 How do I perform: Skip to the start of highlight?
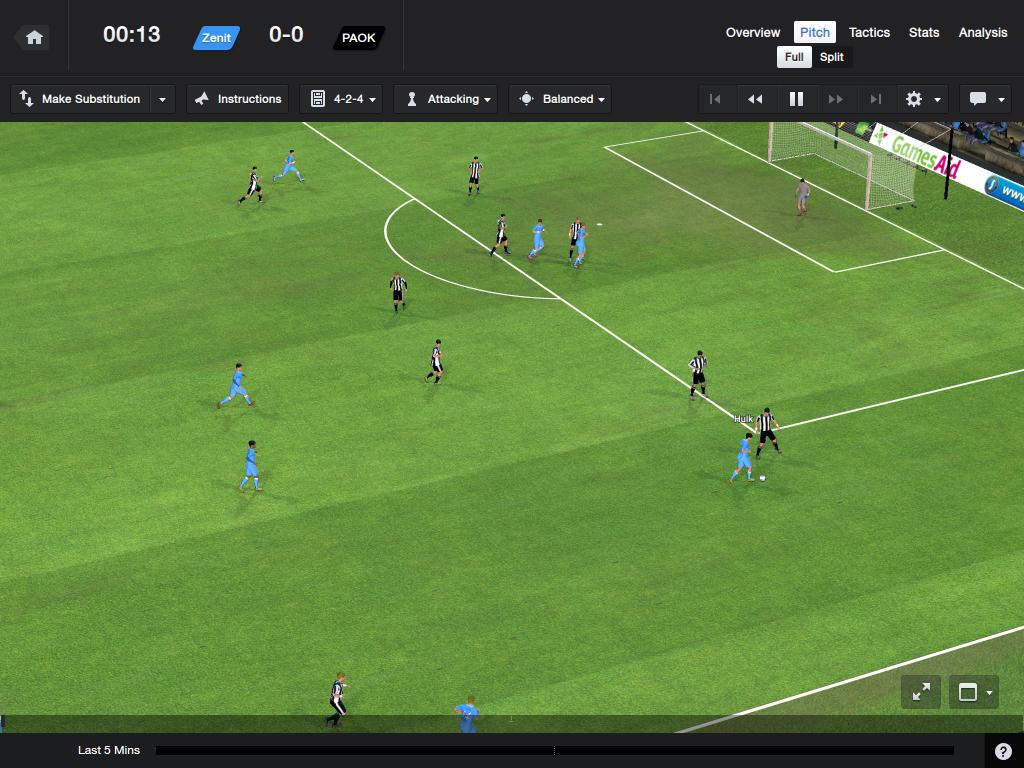coord(715,99)
